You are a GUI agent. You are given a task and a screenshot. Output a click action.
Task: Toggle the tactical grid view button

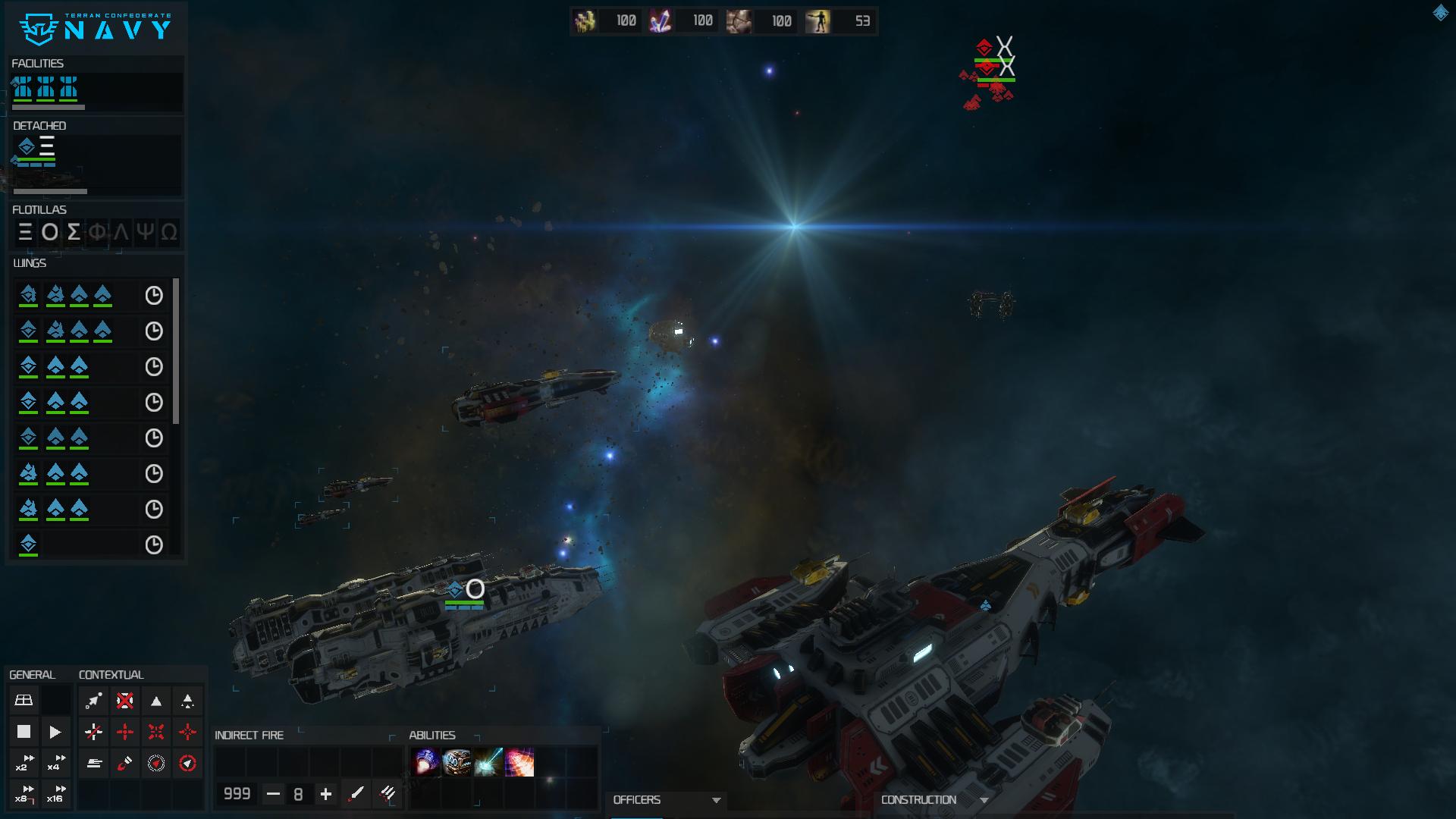[x=24, y=700]
